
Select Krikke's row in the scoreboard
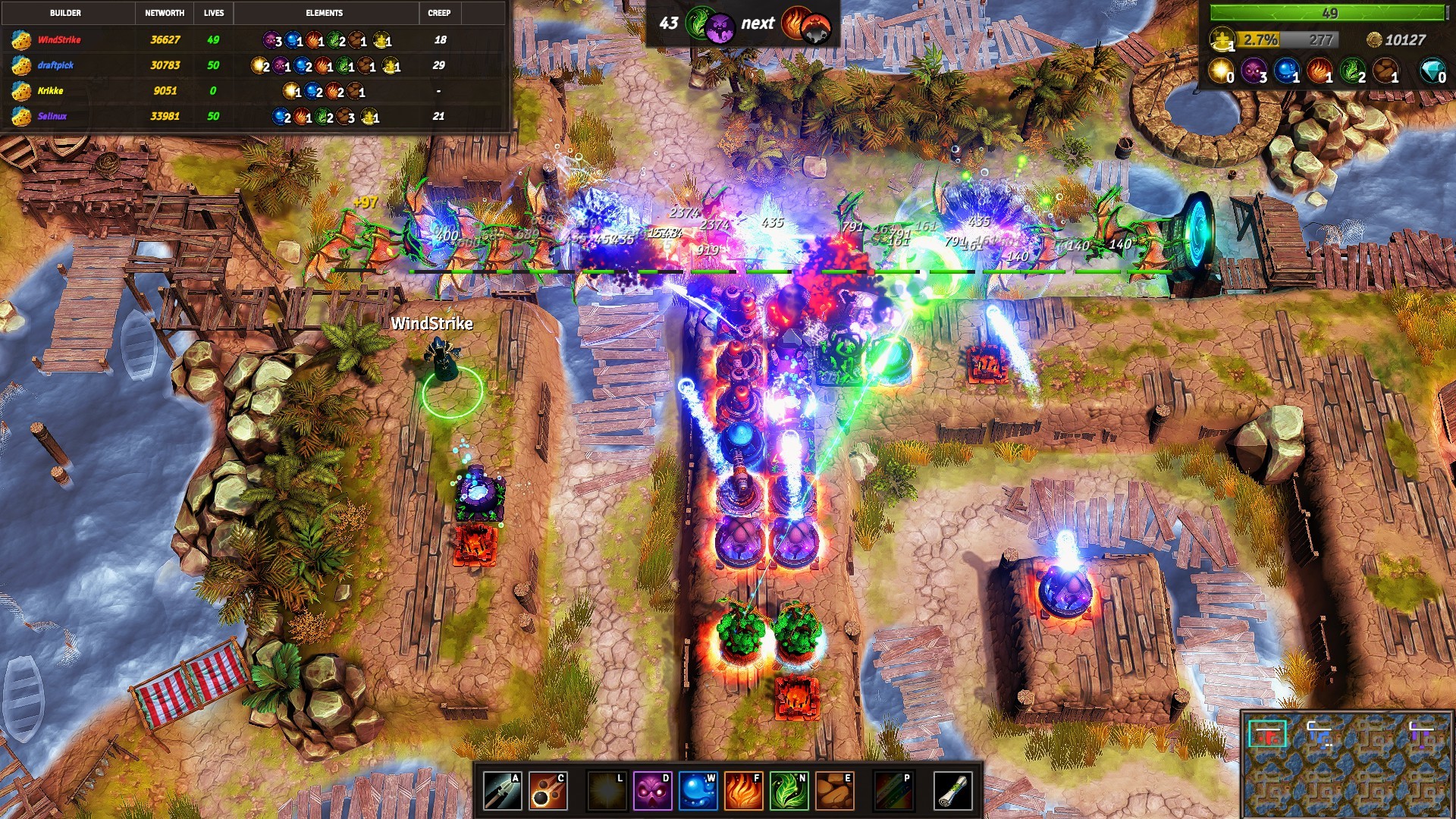point(254,91)
